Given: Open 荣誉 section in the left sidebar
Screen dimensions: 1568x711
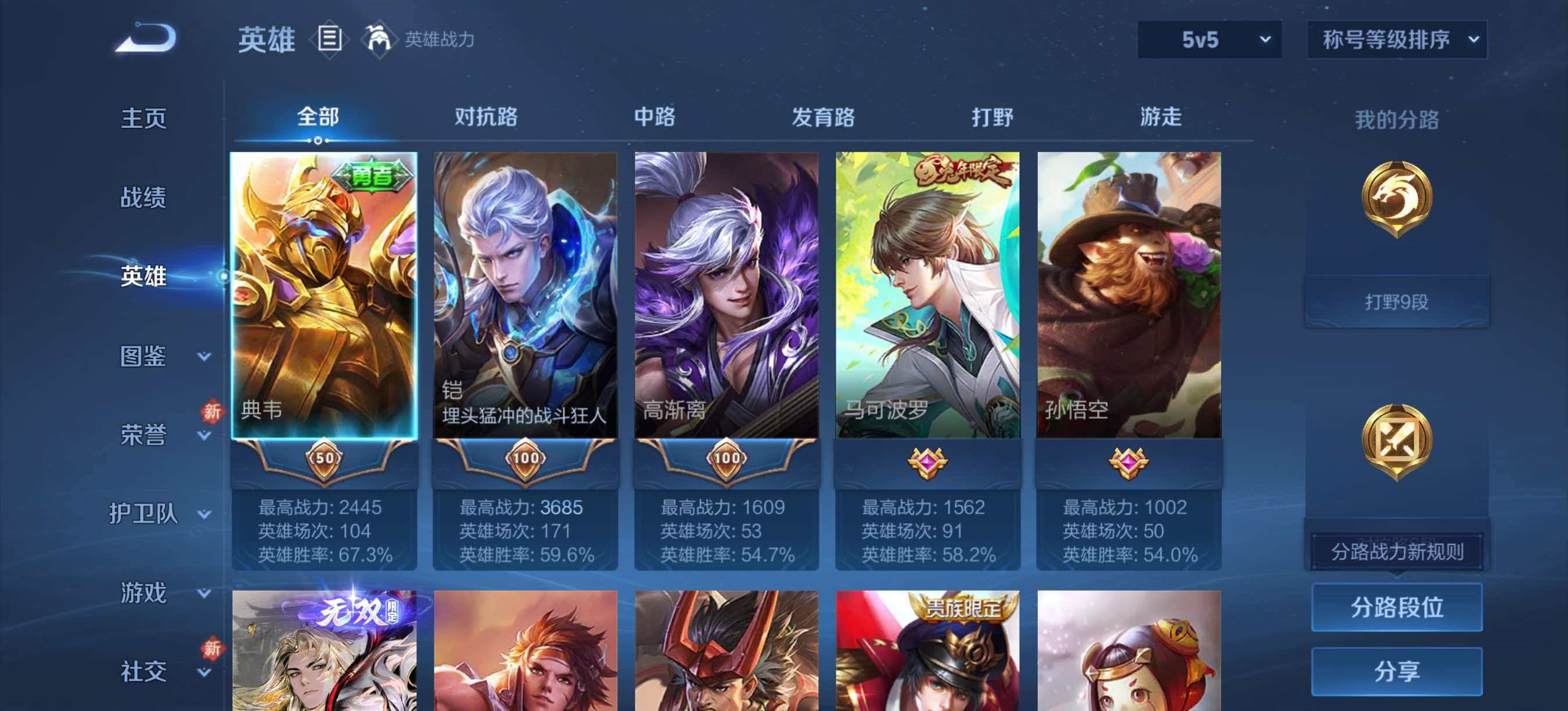Looking at the screenshot, I should point(145,433).
